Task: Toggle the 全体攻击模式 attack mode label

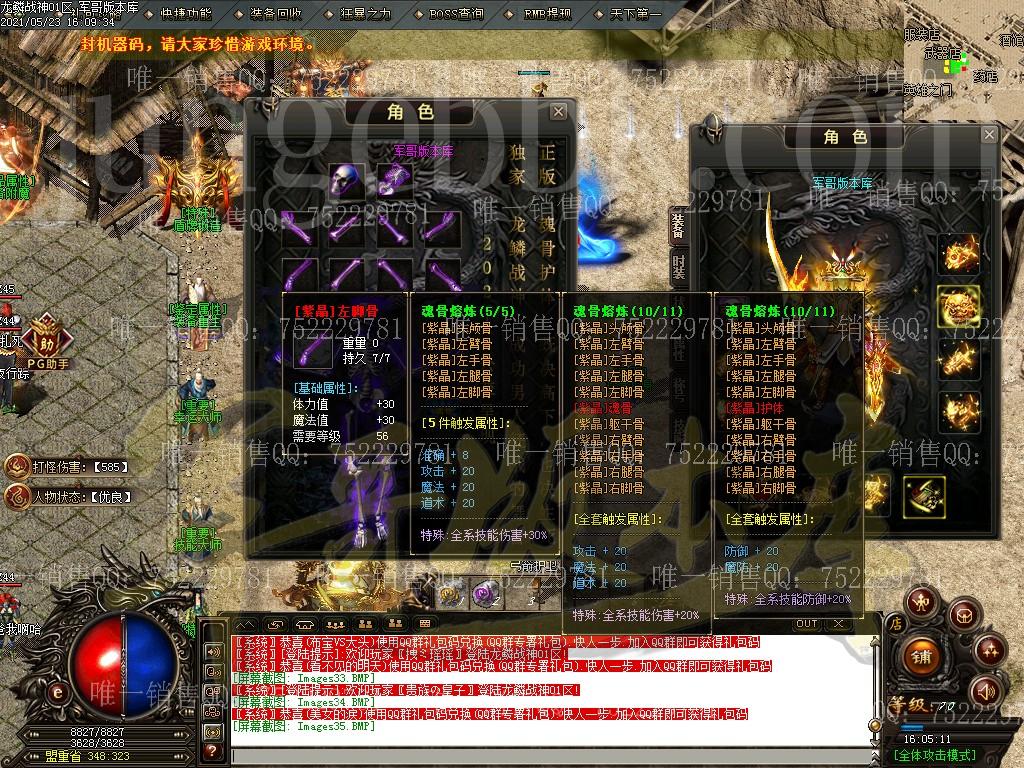Action: 934,755
